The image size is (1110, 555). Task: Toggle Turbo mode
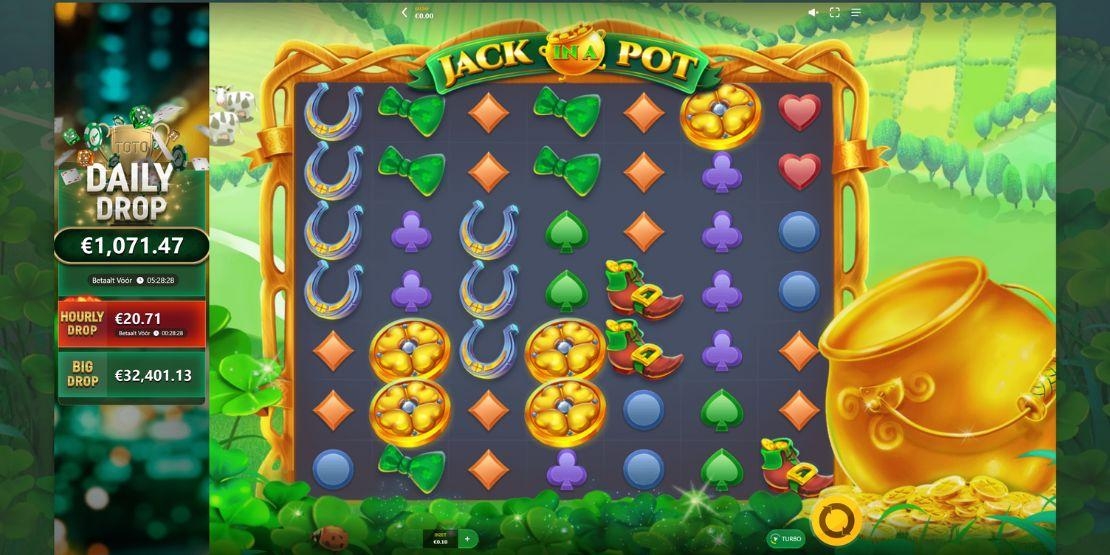click(x=785, y=539)
